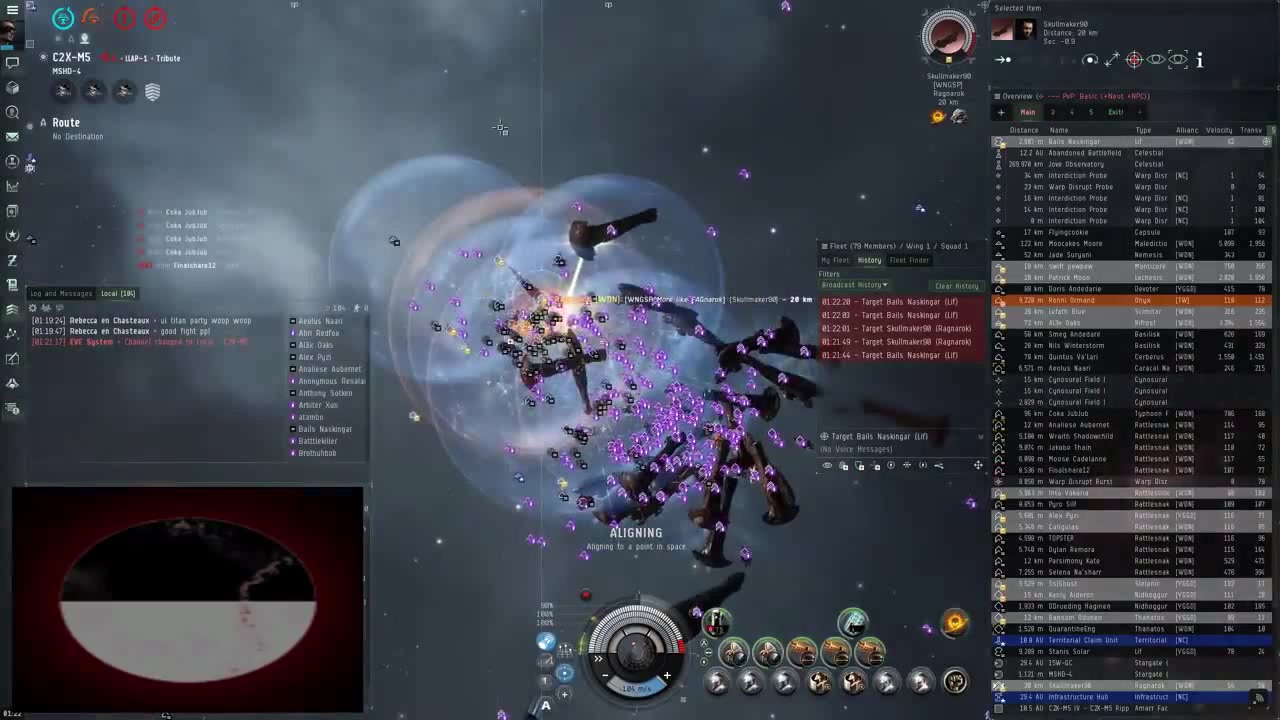Show info on the selected item

point(1199,60)
